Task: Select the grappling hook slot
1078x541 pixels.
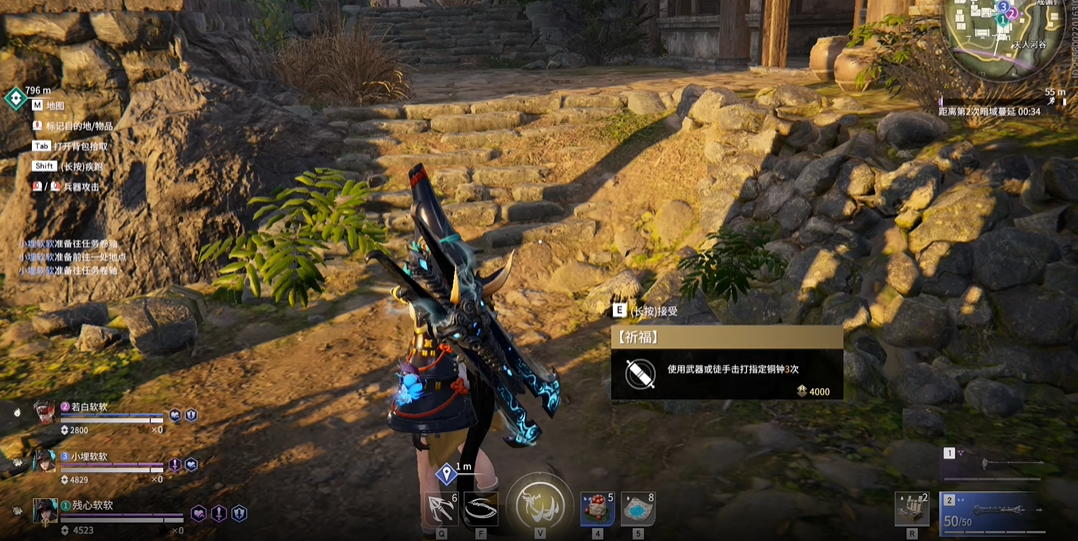Action: [x=441, y=508]
